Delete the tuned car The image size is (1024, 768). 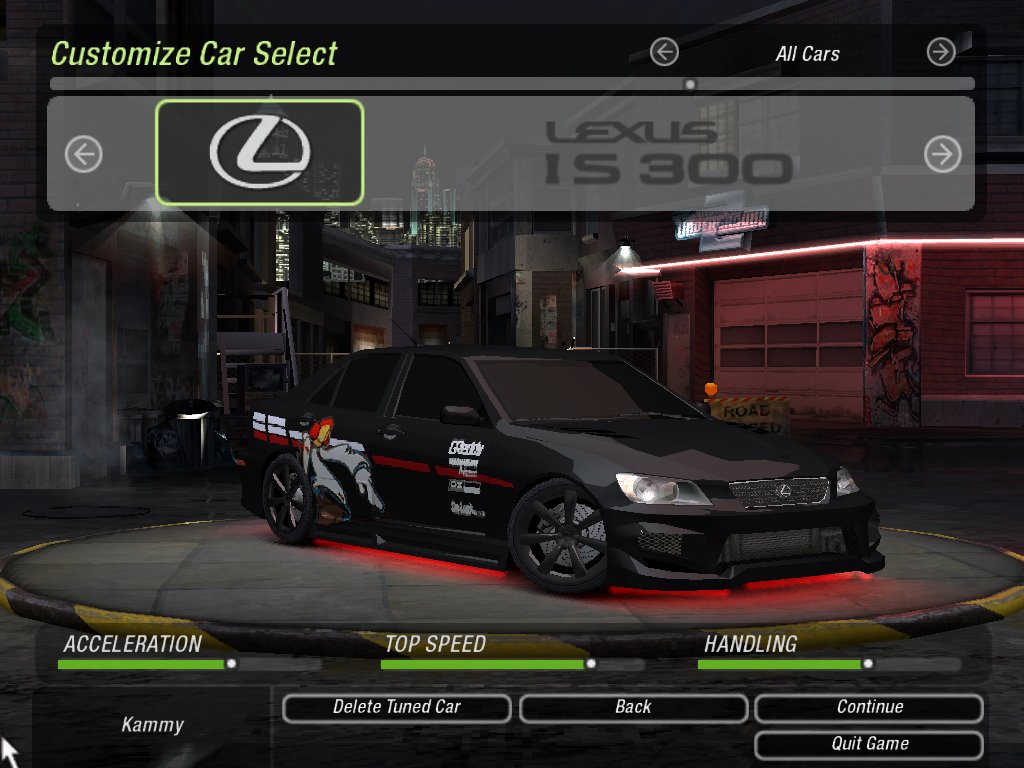point(397,708)
